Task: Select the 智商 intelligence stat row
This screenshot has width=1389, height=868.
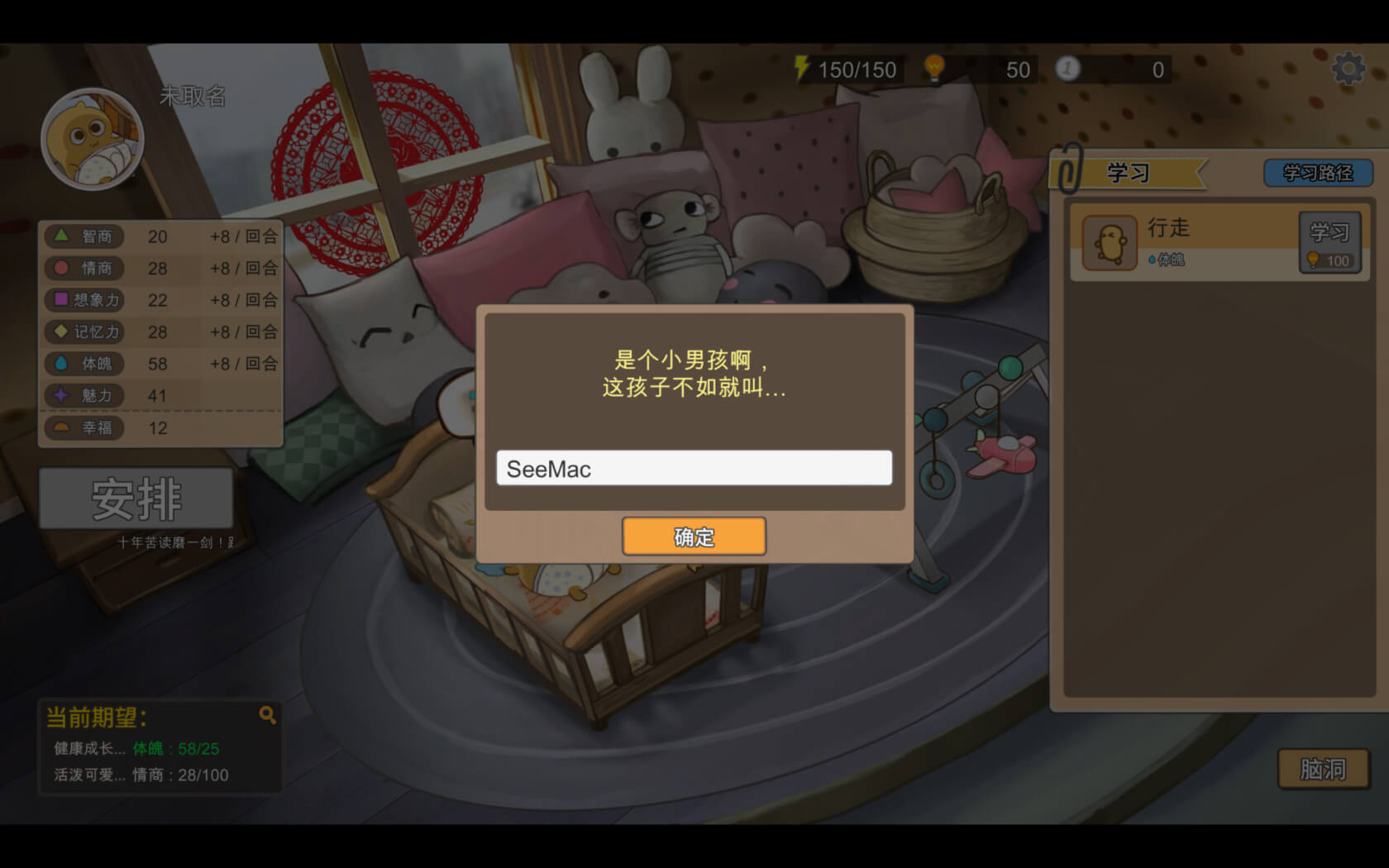Action: pyautogui.click(x=161, y=236)
